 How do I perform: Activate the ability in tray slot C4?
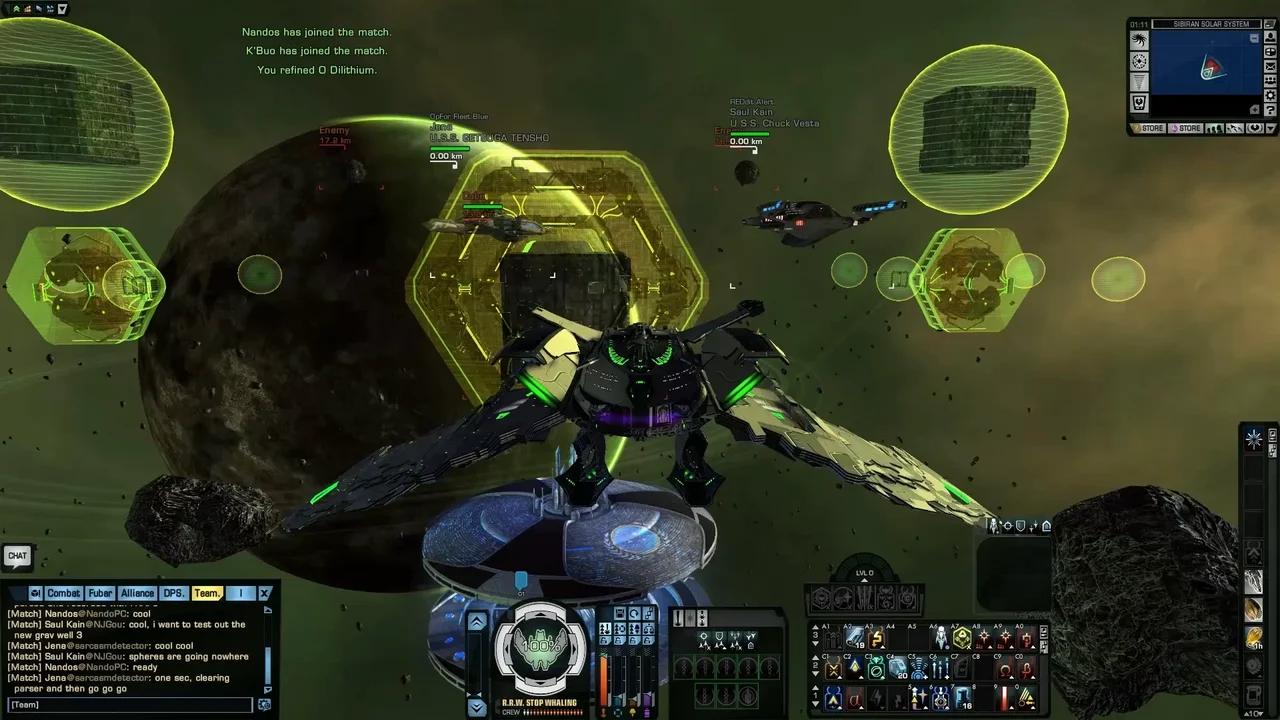[x=897, y=669]
